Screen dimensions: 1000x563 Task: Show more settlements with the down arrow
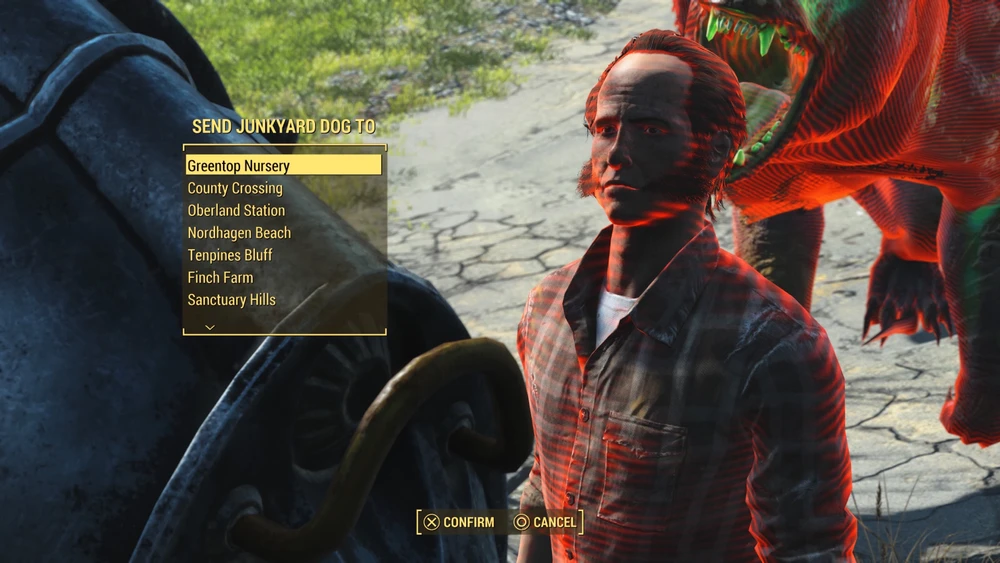210,327
